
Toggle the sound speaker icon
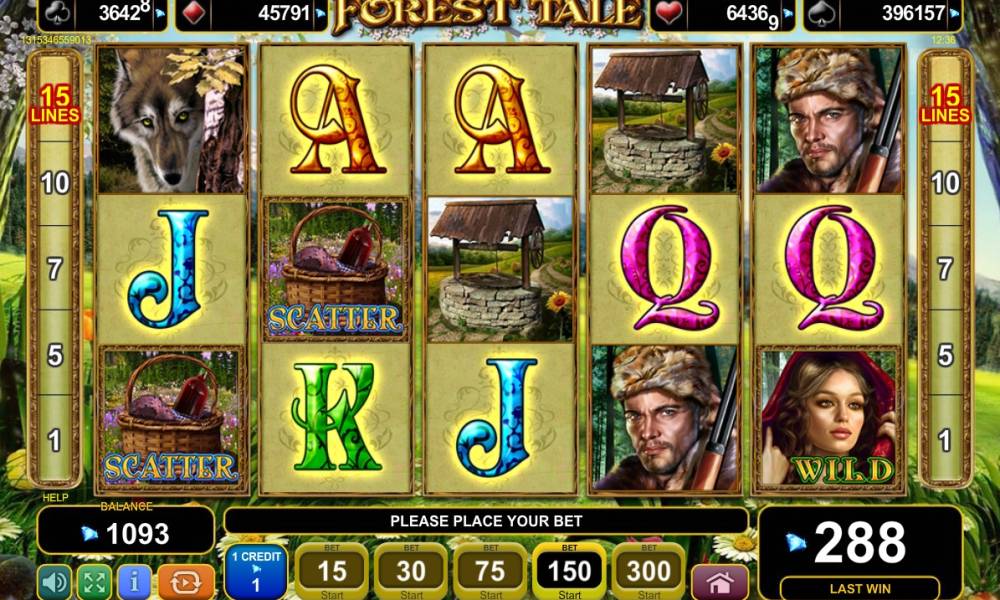coord(54,582)
